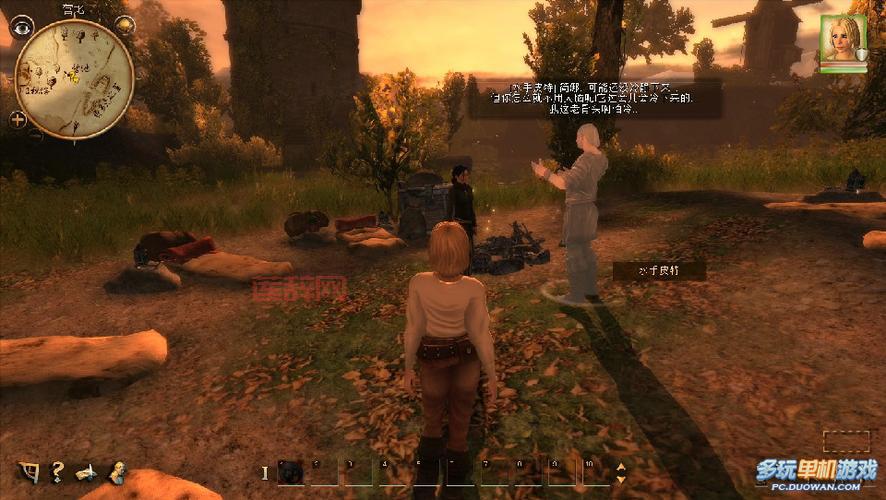
Task: Open the map scroll icon
Action: coord(87,471)
